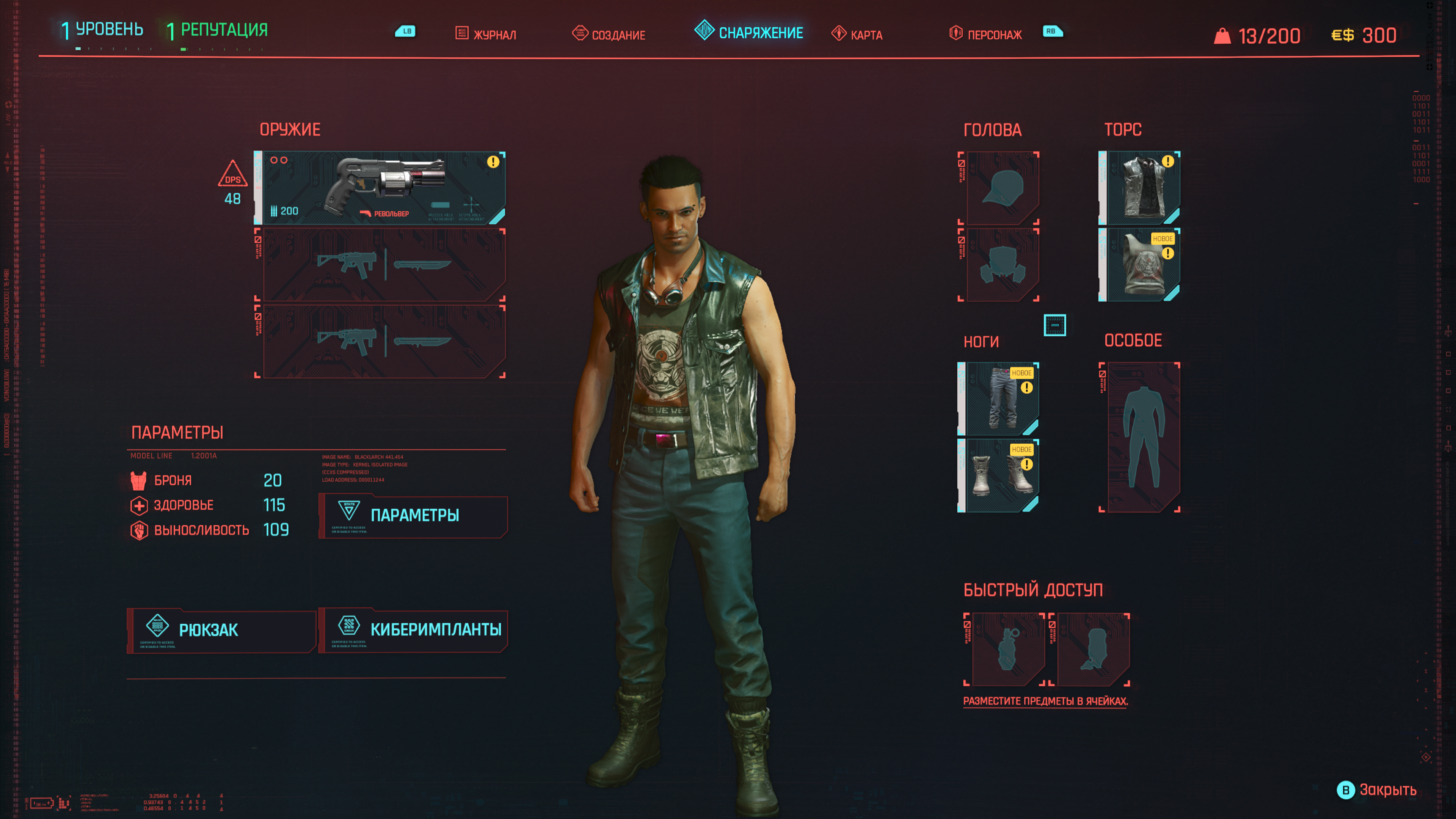
Task: Choose the consumable quick access slot
Action: point(1089,650)
